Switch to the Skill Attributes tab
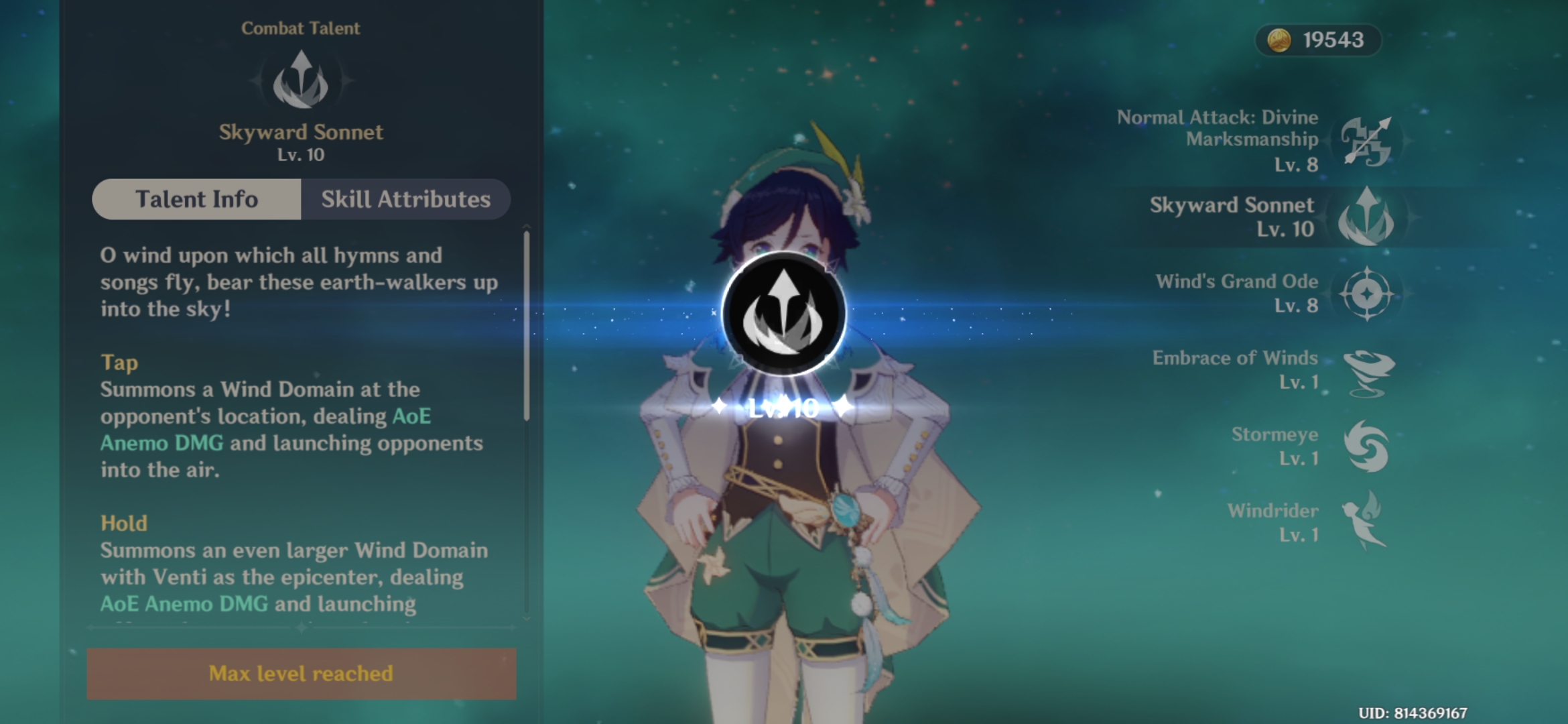Screen dimensions: 1568x724 (x=405, y=198)
